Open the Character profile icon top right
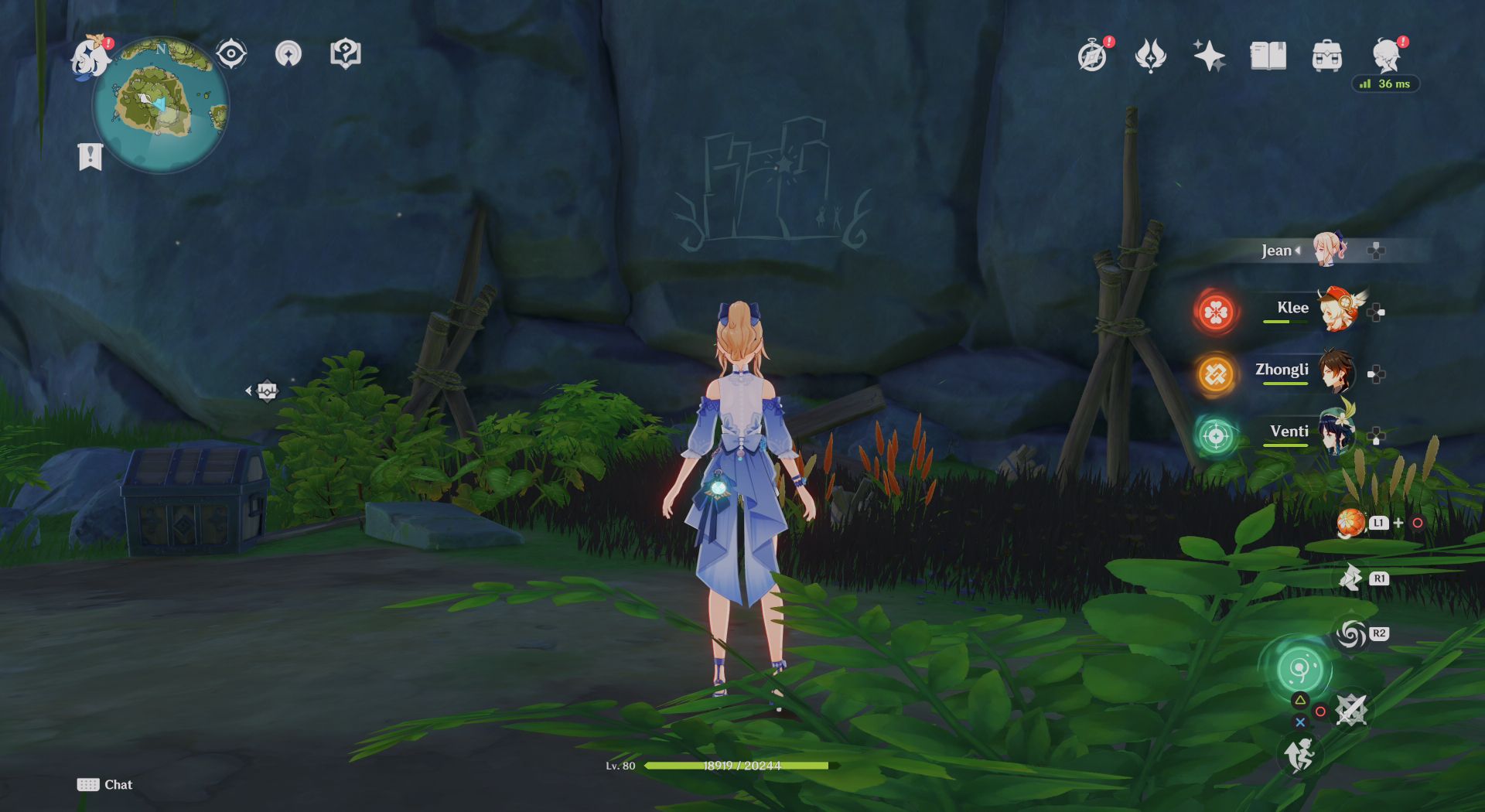1485x812 pixels. point(1384,55)
